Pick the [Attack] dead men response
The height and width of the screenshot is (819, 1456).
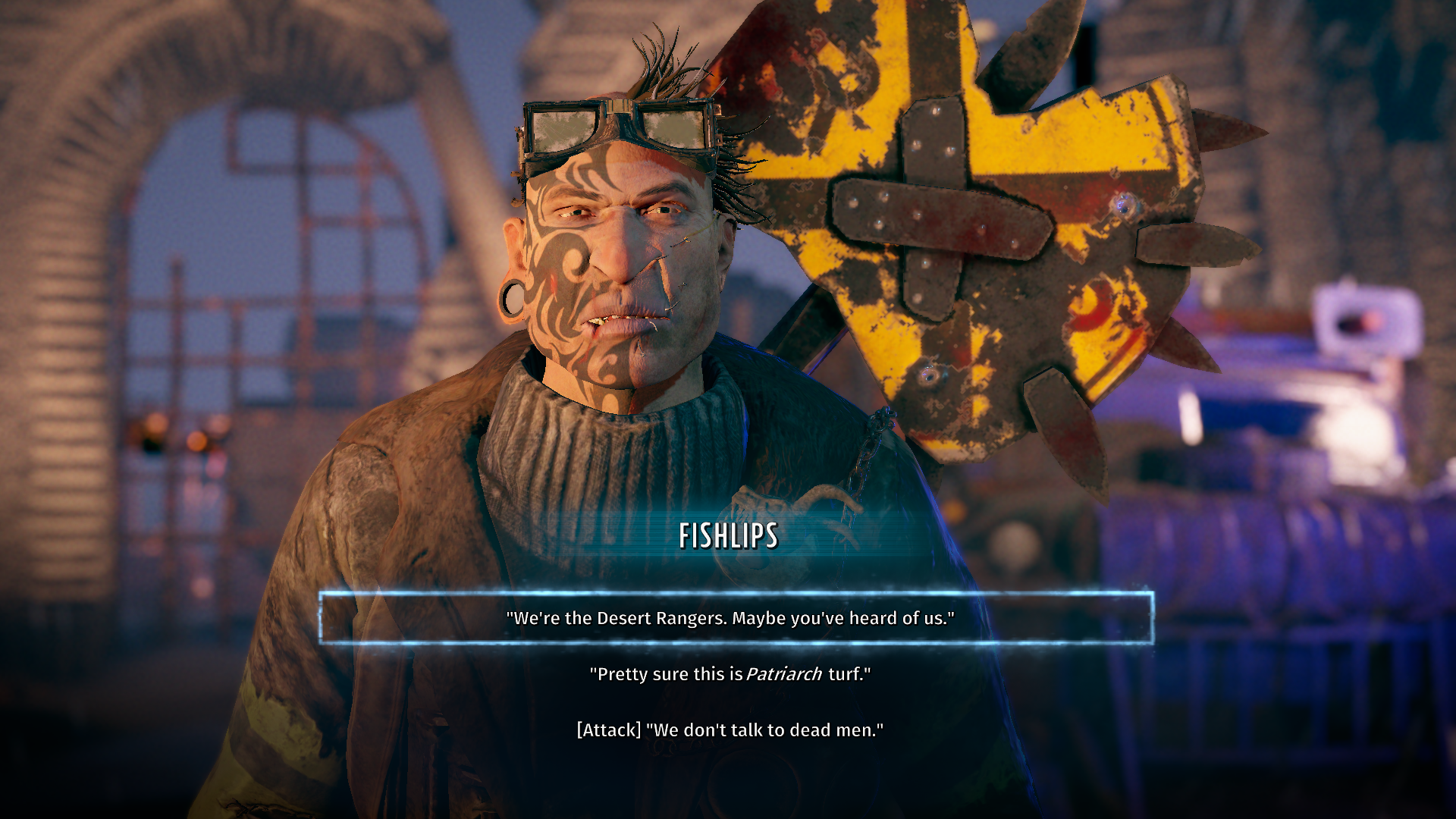point(730,730)
